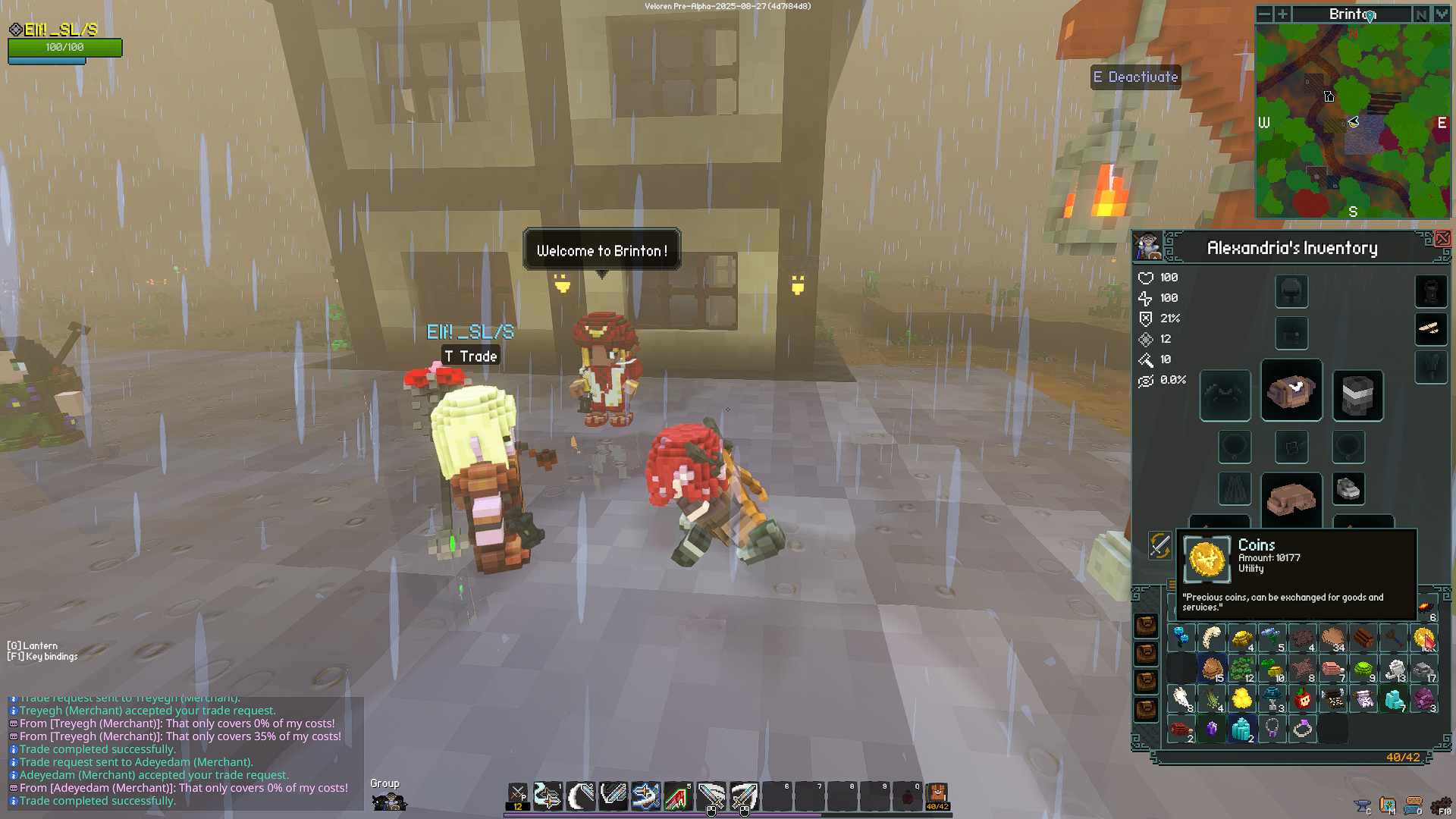Zoom in the minimap with plus button
This screenshot has width=1456, height=819.
click(x=1282, y=14)
